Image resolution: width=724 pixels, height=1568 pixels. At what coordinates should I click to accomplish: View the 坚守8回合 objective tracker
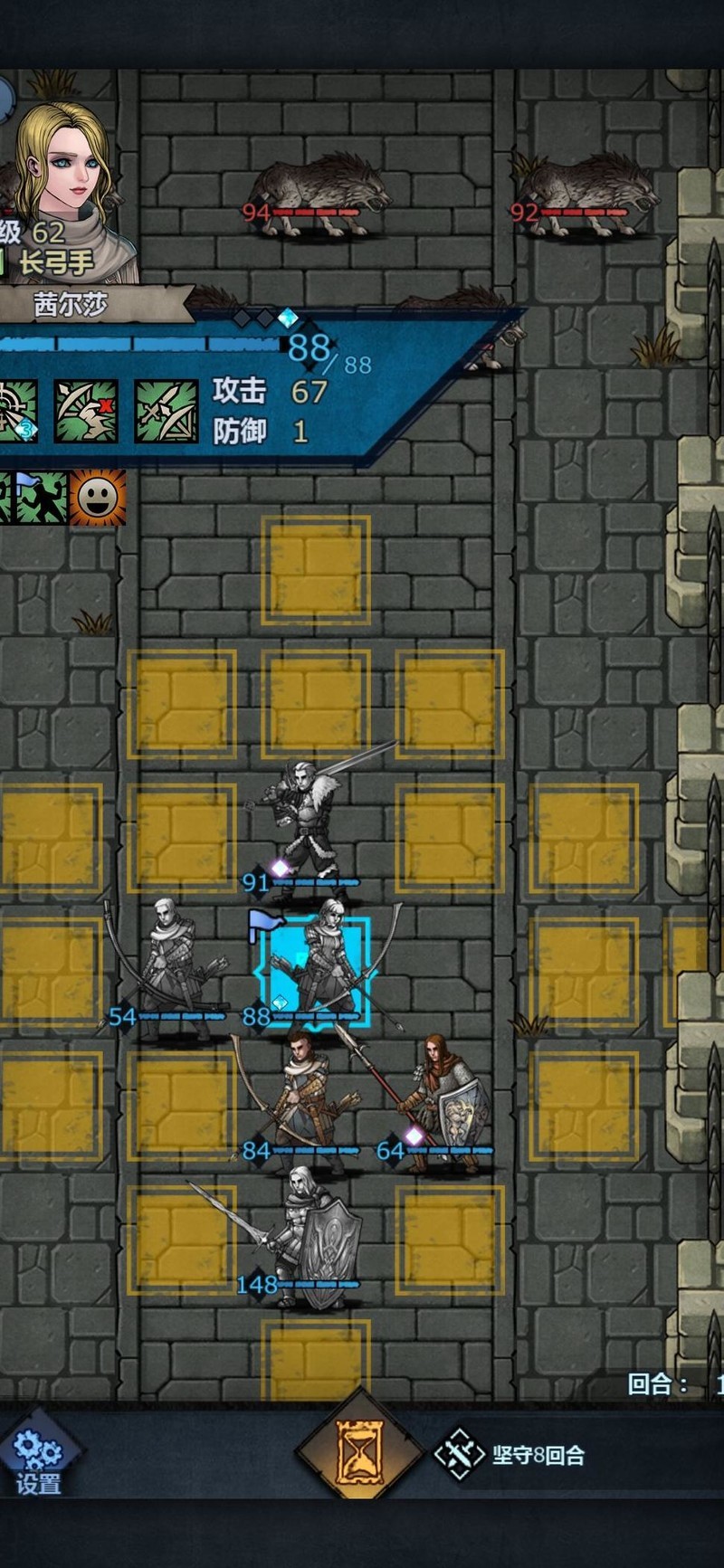[x=511, y=1455]
